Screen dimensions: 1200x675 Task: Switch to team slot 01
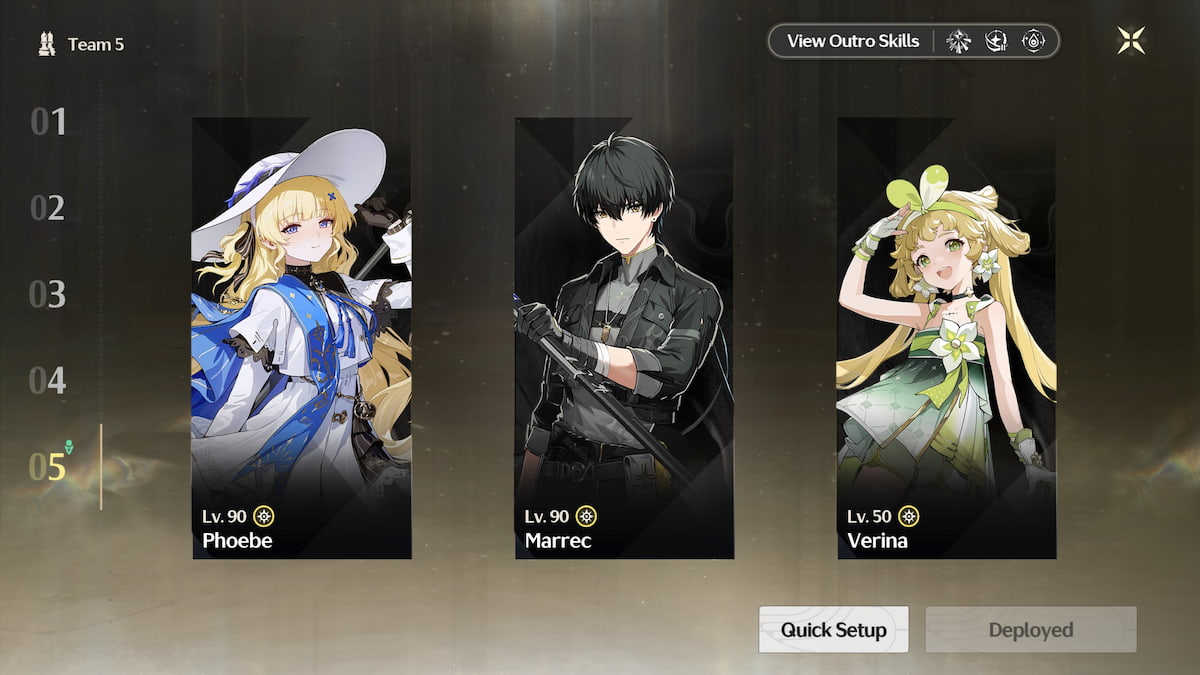(48, 122)
